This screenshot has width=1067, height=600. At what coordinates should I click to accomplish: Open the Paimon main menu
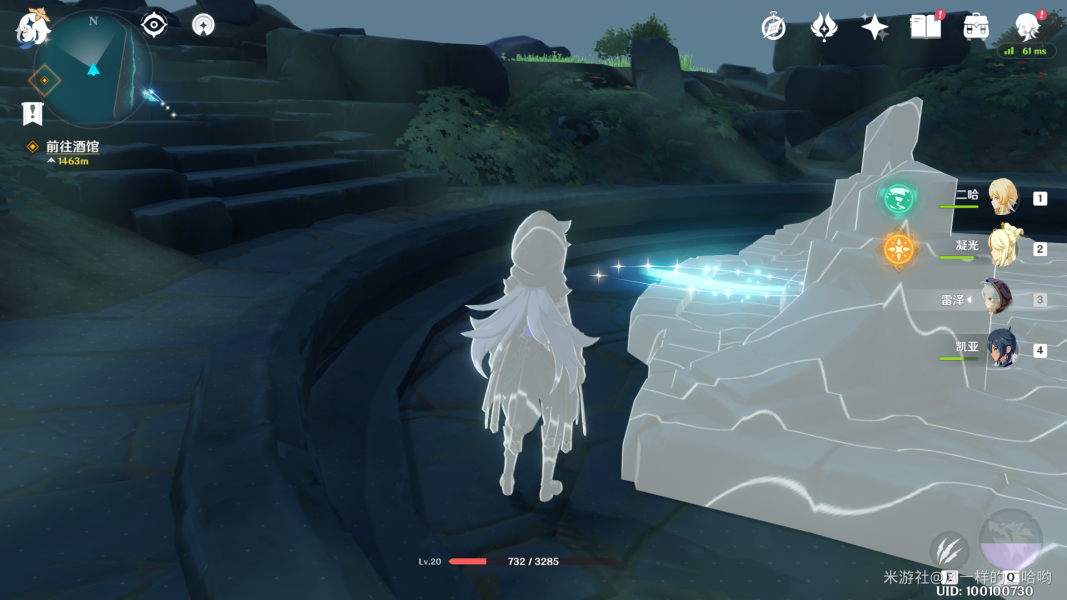pyautogui.click(x=32, y=27)
